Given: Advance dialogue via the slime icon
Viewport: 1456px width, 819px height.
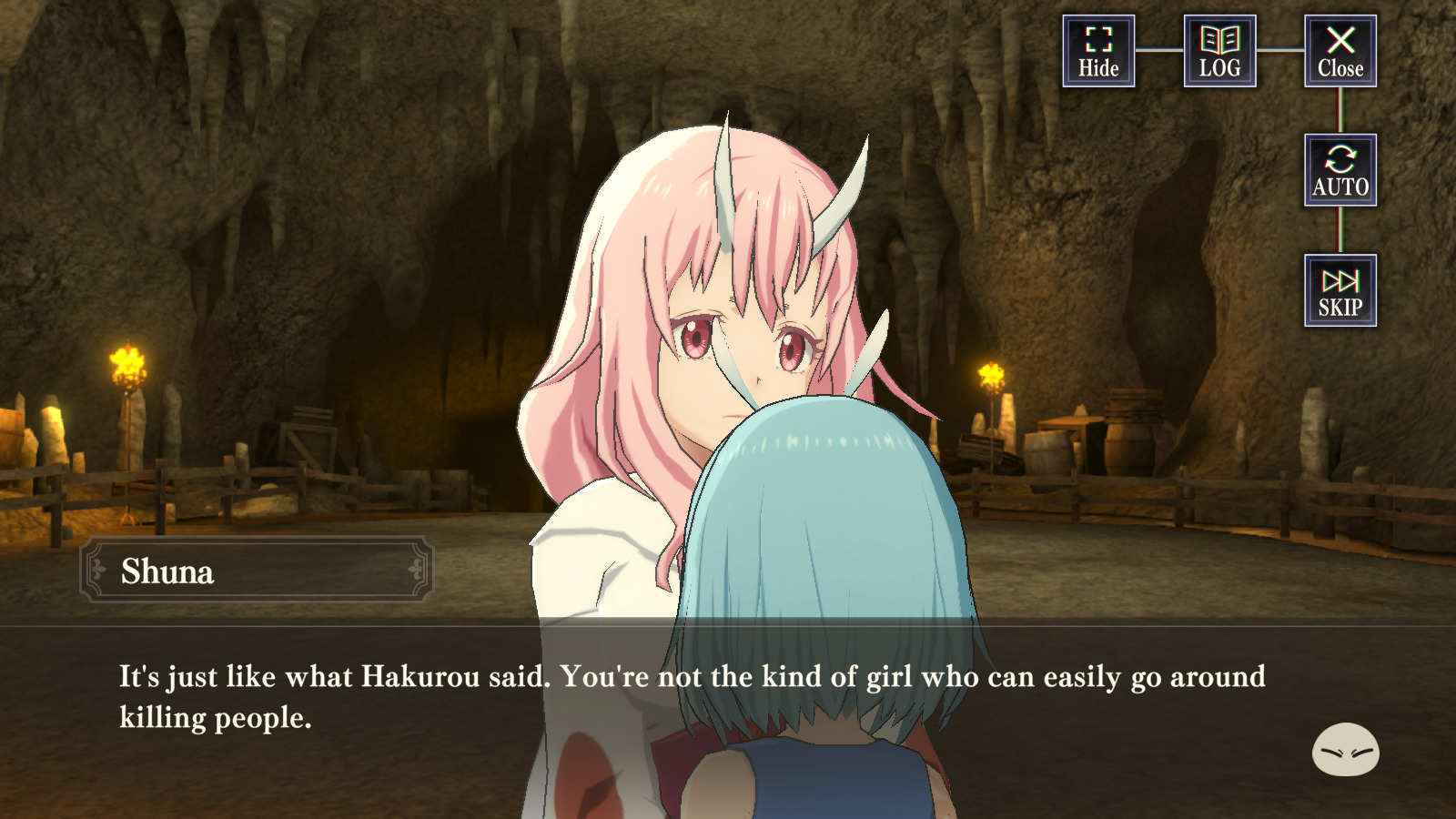Looking at the screenshot, I should [x=1345, y=750].
